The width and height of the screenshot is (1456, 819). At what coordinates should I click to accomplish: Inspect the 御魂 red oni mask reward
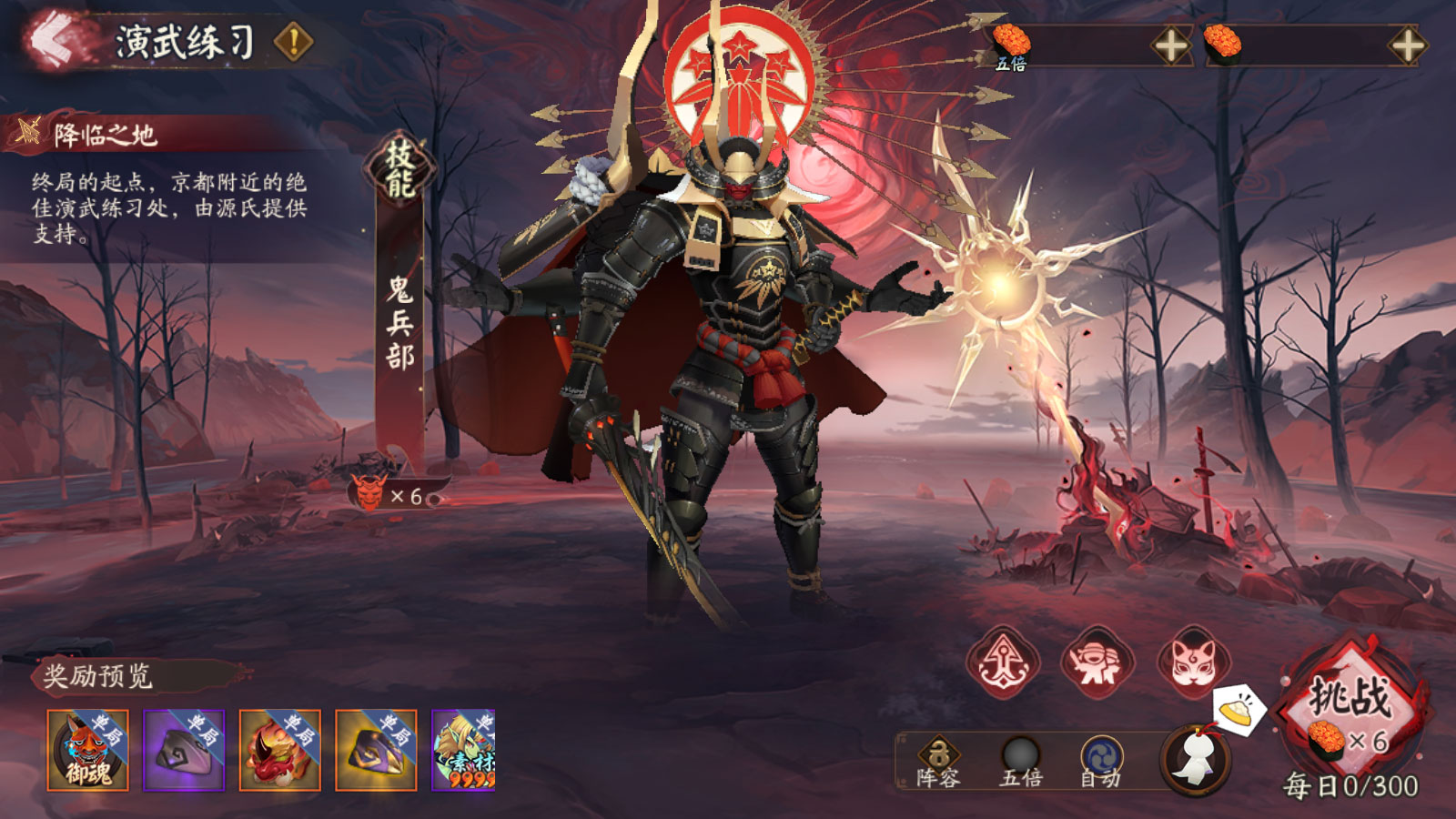point(88,750)
